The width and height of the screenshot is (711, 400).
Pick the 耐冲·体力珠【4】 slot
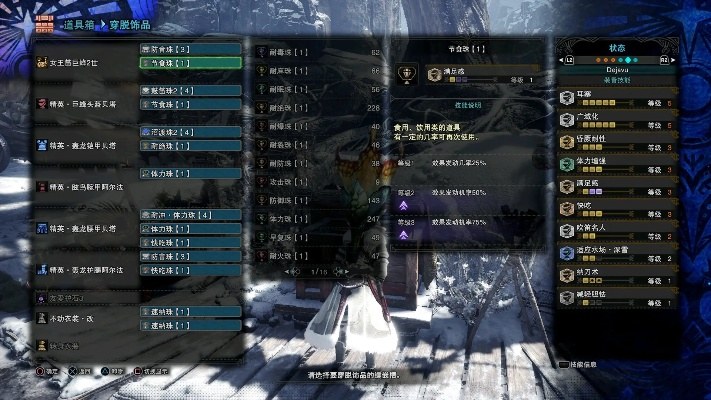click(190, 215)
